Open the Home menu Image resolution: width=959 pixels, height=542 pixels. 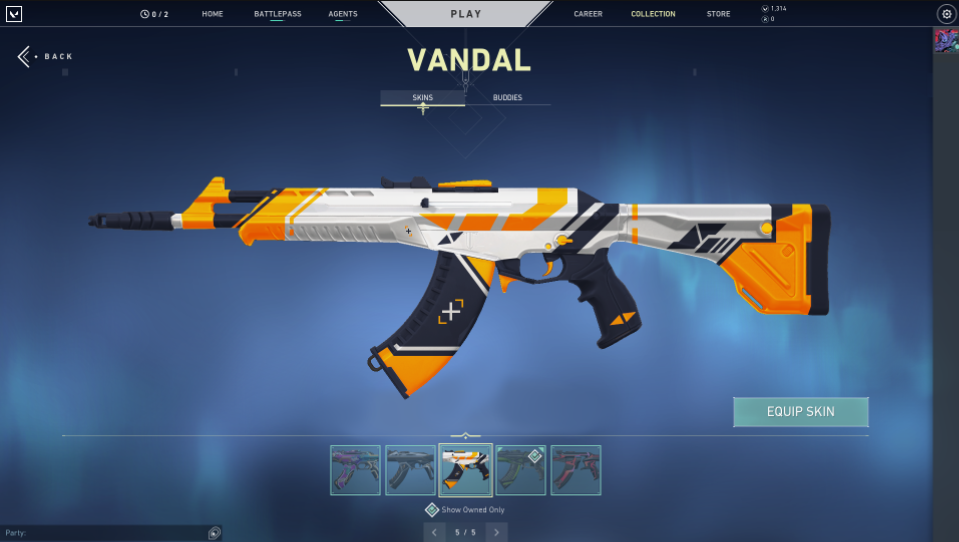click(212, 14)
